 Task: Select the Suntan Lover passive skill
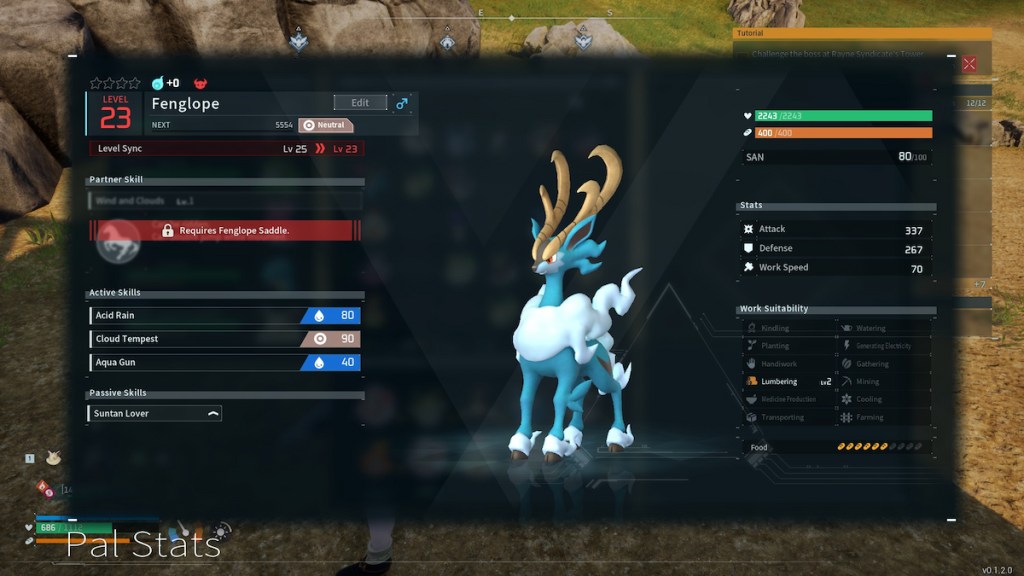155,413
